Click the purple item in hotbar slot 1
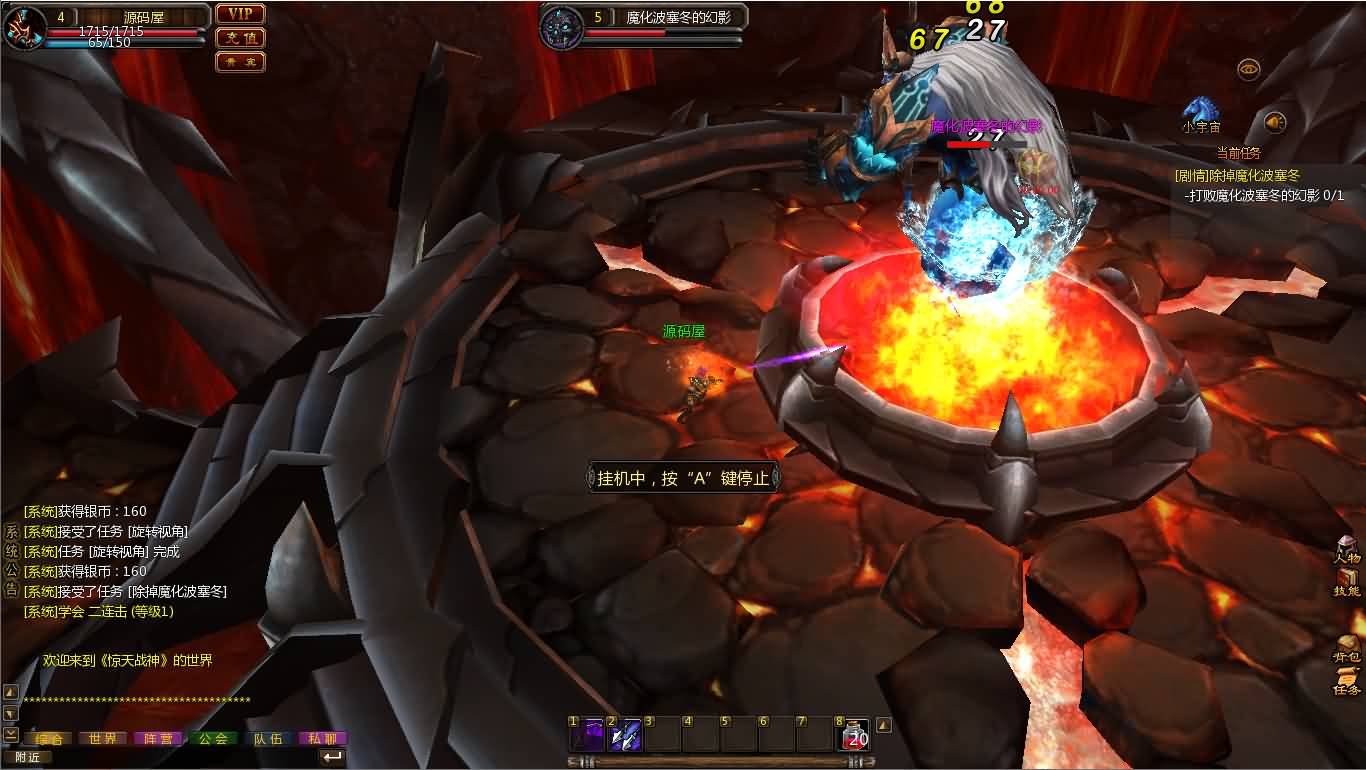This screenshot has height=770, width=1366. 588,735
